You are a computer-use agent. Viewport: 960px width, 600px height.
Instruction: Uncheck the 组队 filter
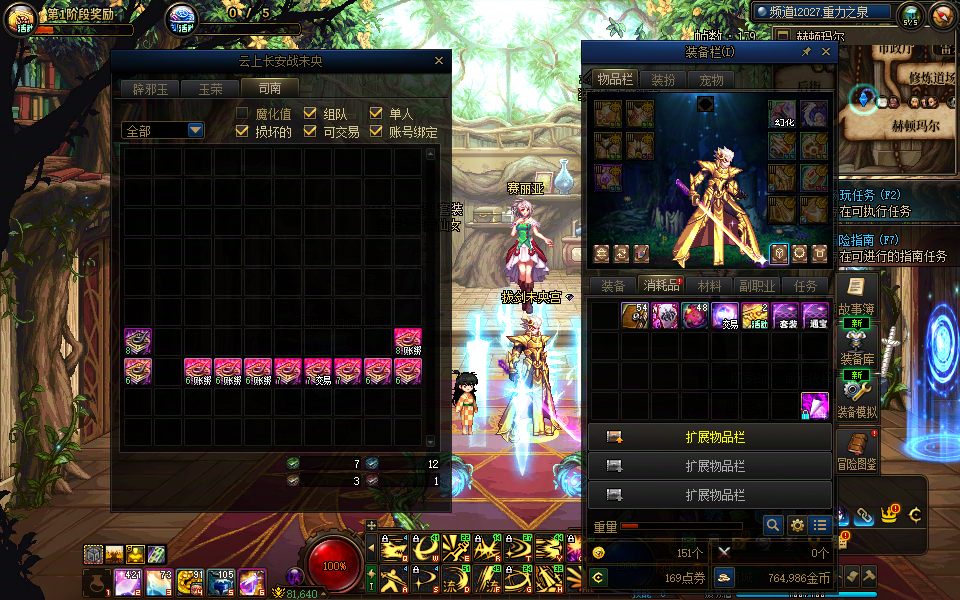(310, 114)
